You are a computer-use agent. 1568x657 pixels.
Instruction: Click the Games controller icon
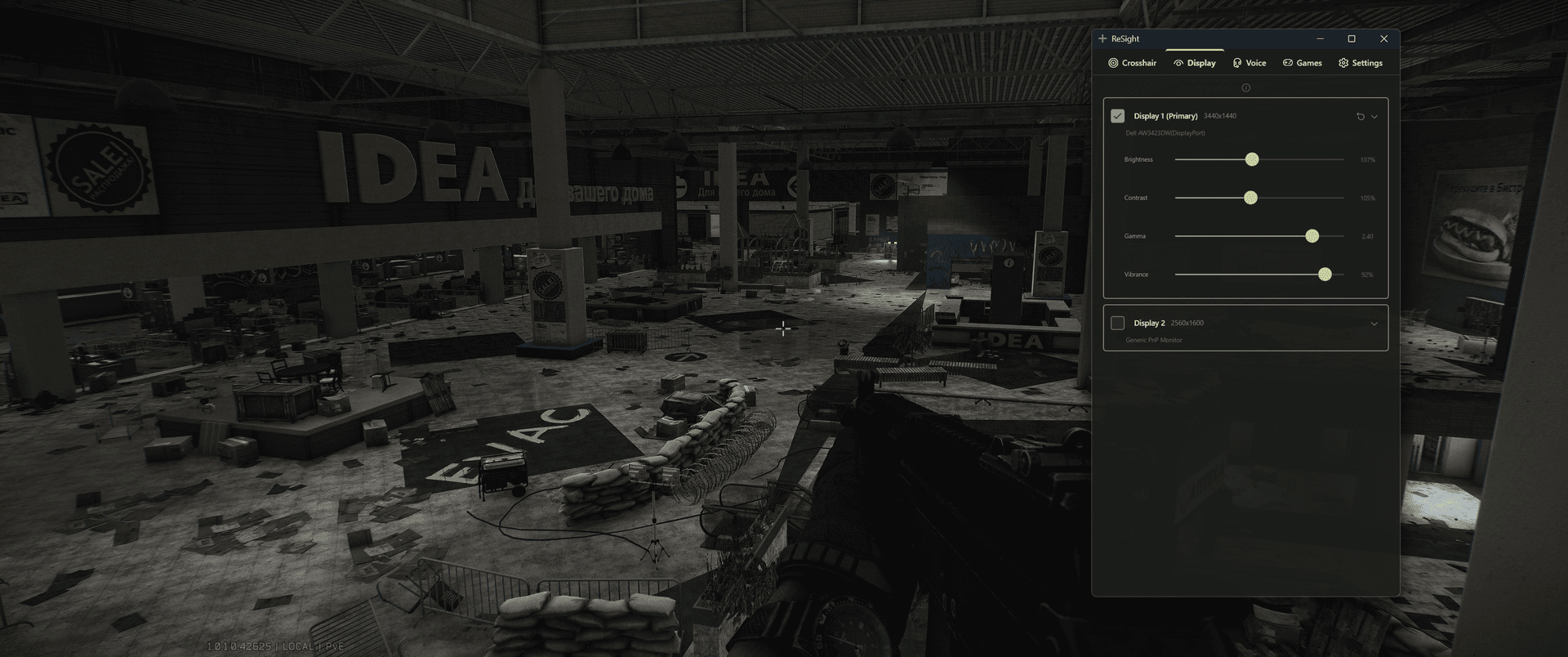(x=1286, y=63)
